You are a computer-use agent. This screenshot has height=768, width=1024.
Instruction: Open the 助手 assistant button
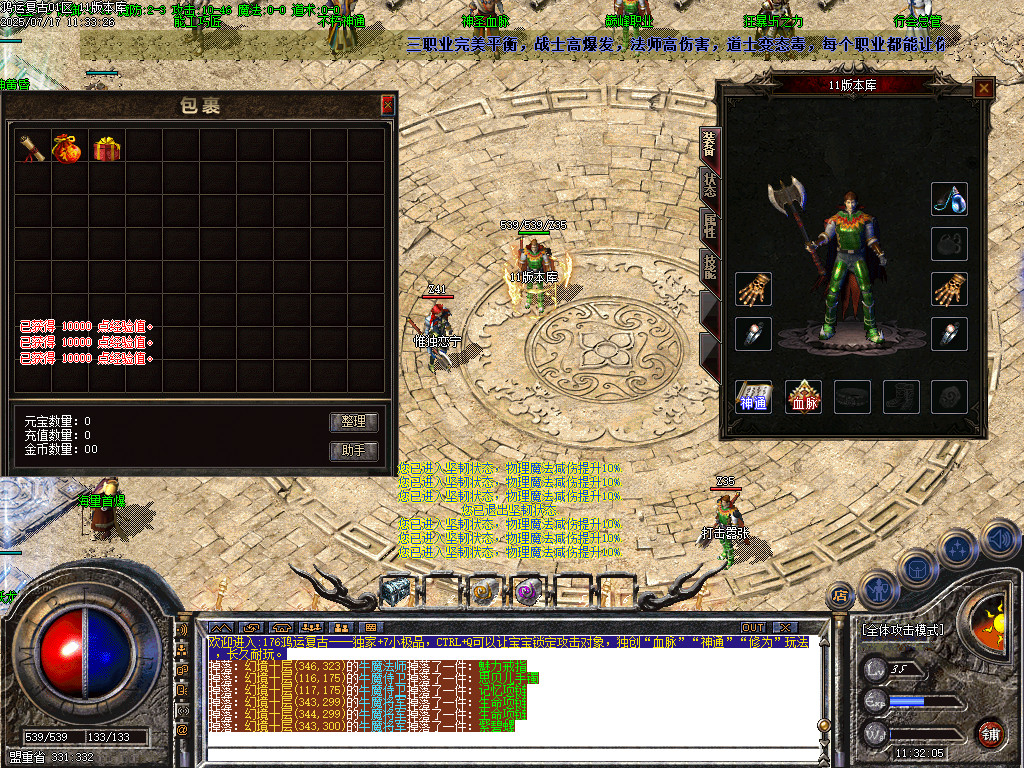(354, 451)
